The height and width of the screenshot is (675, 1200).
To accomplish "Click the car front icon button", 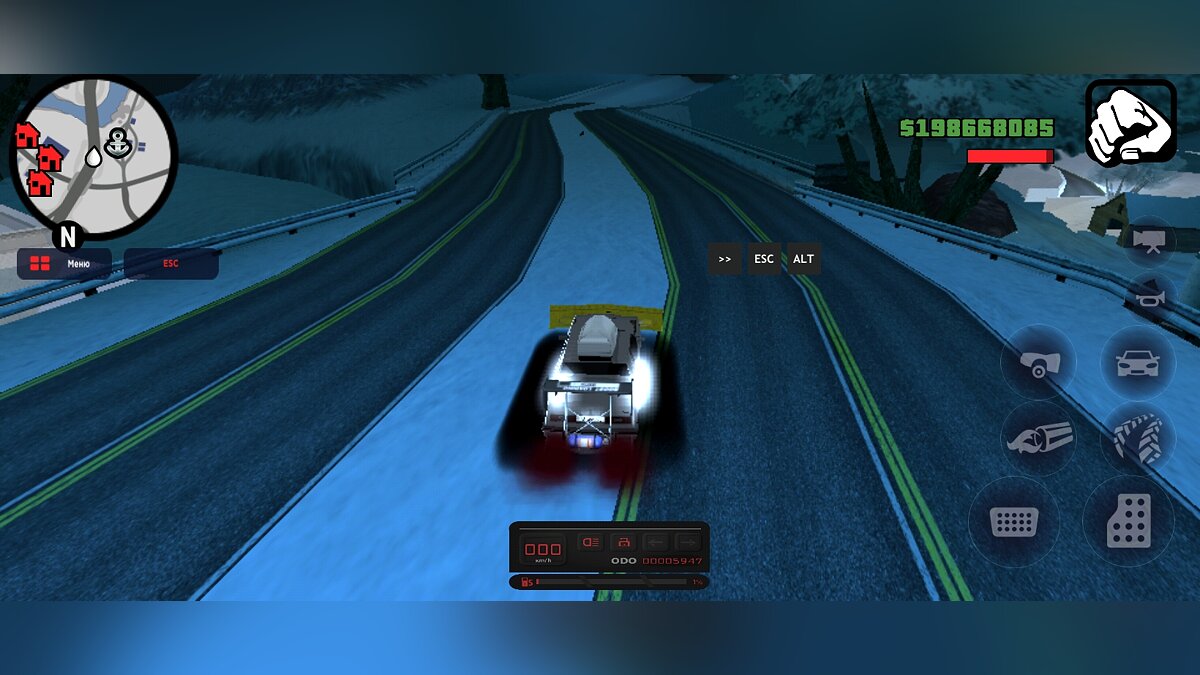I will (1137, 362).
